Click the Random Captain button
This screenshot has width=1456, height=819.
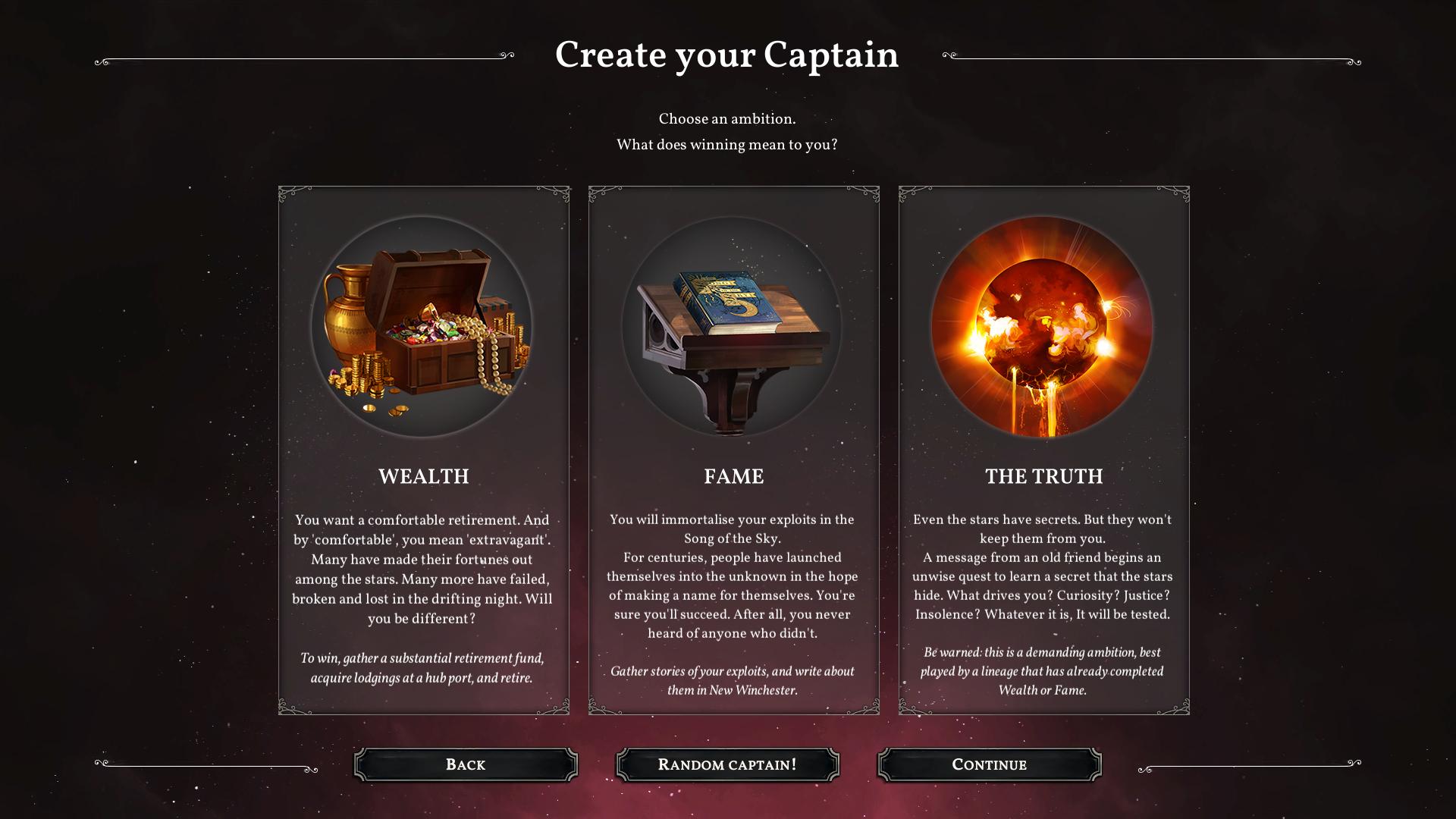pos(727,764)
